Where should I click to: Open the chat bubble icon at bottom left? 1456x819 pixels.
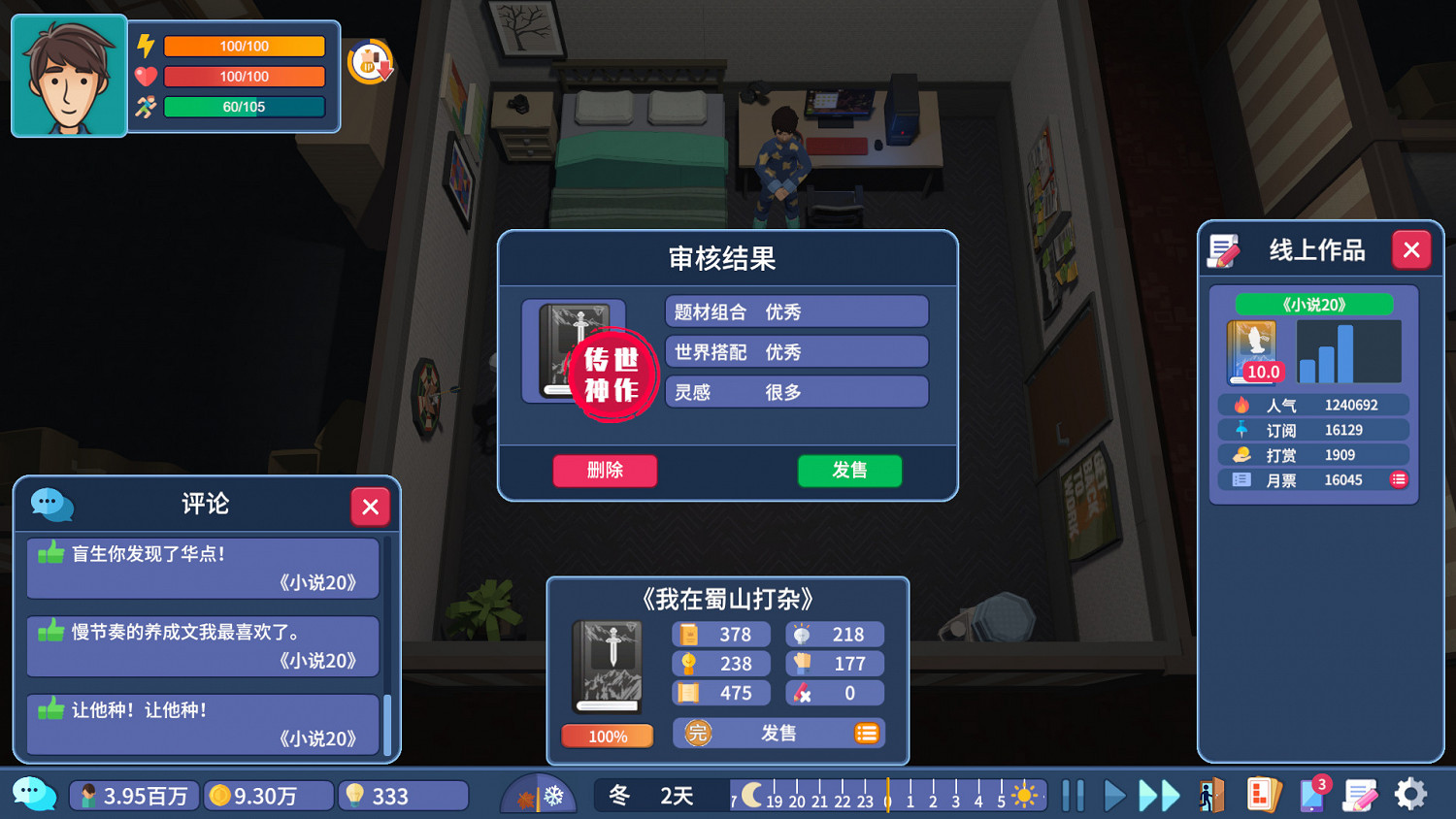35,794
